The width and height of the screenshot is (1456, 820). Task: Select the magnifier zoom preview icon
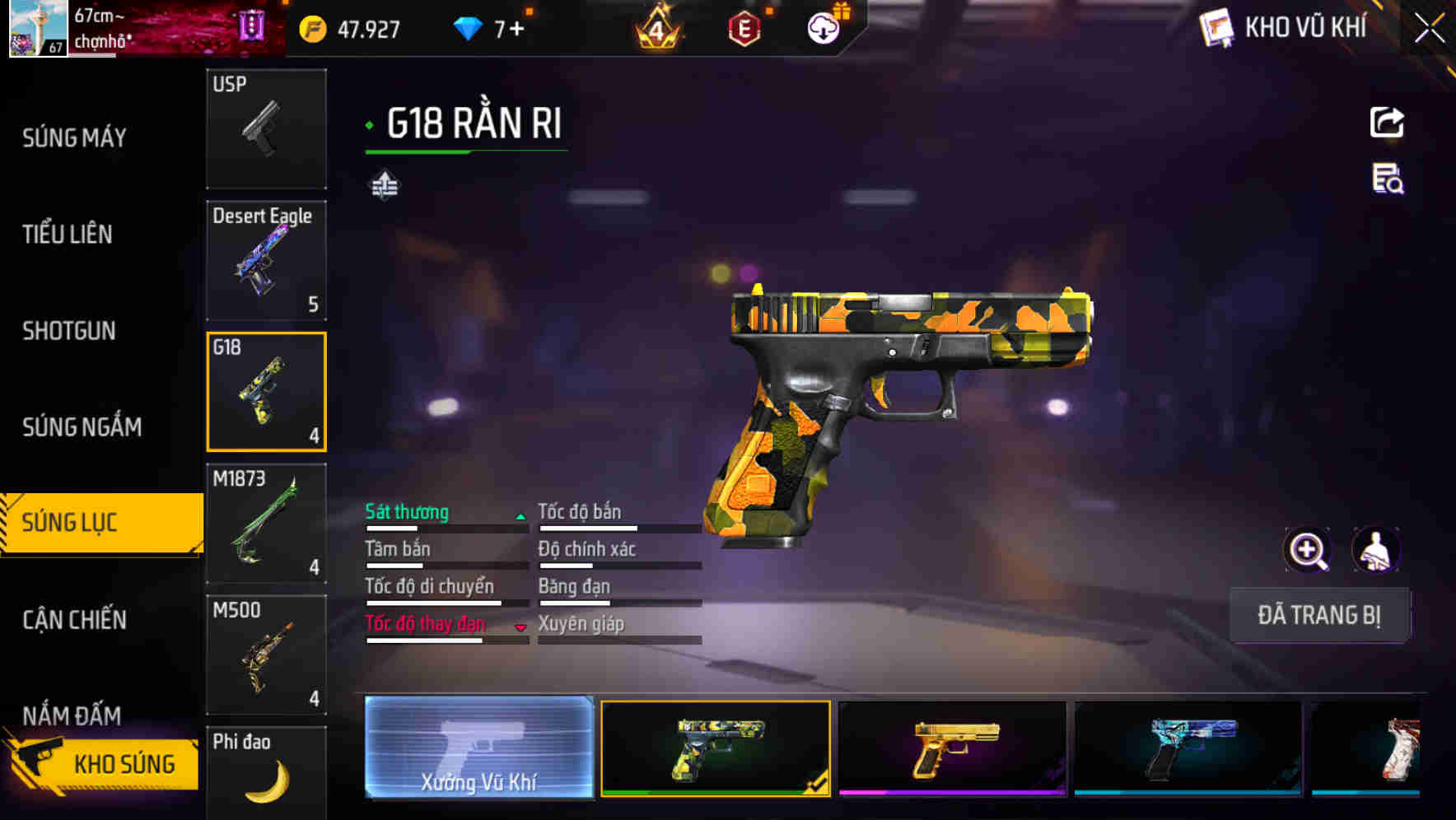click(1308, 550)
